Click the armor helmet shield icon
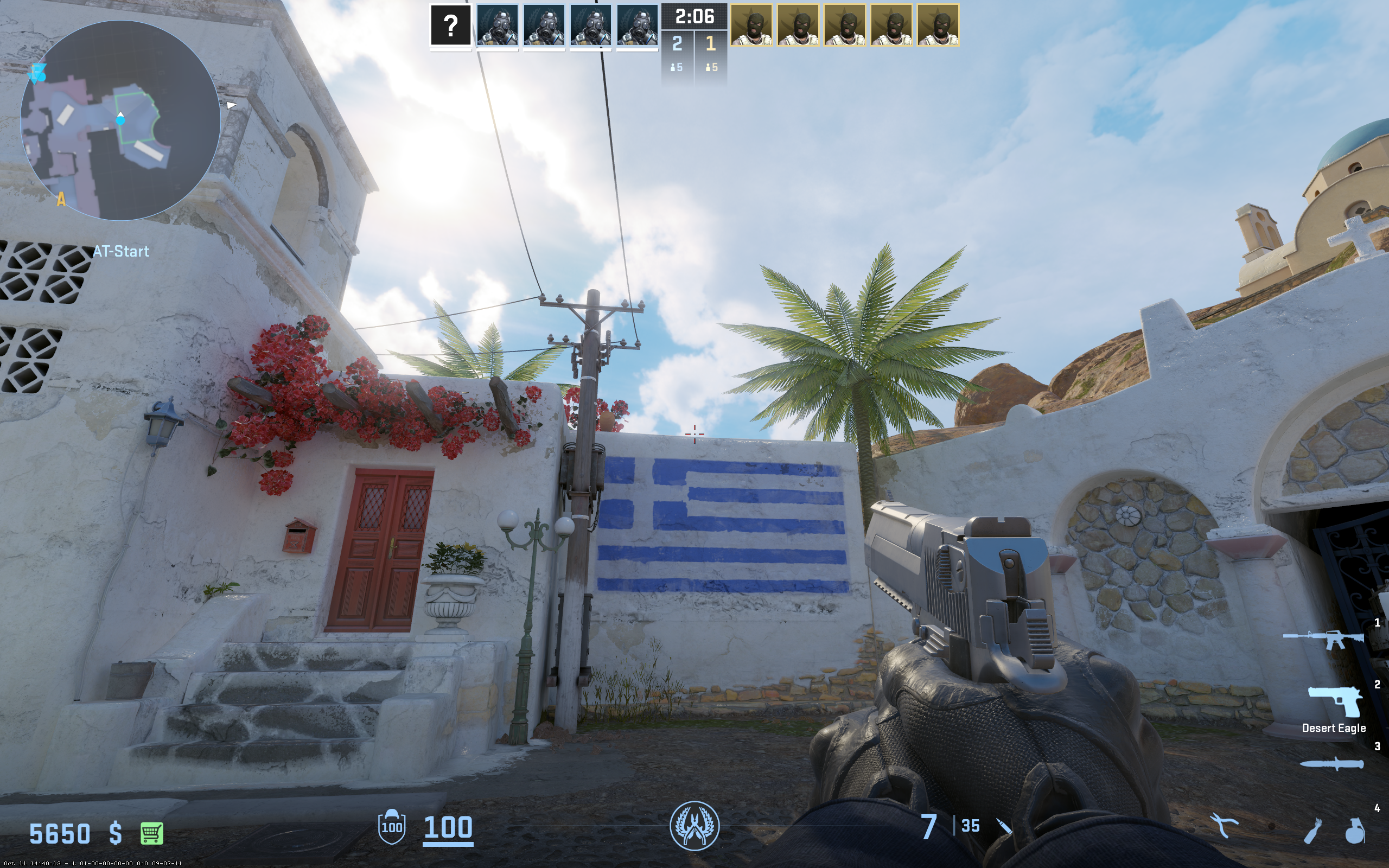This screenshot has height=868, width=1389. click(391, 827)
